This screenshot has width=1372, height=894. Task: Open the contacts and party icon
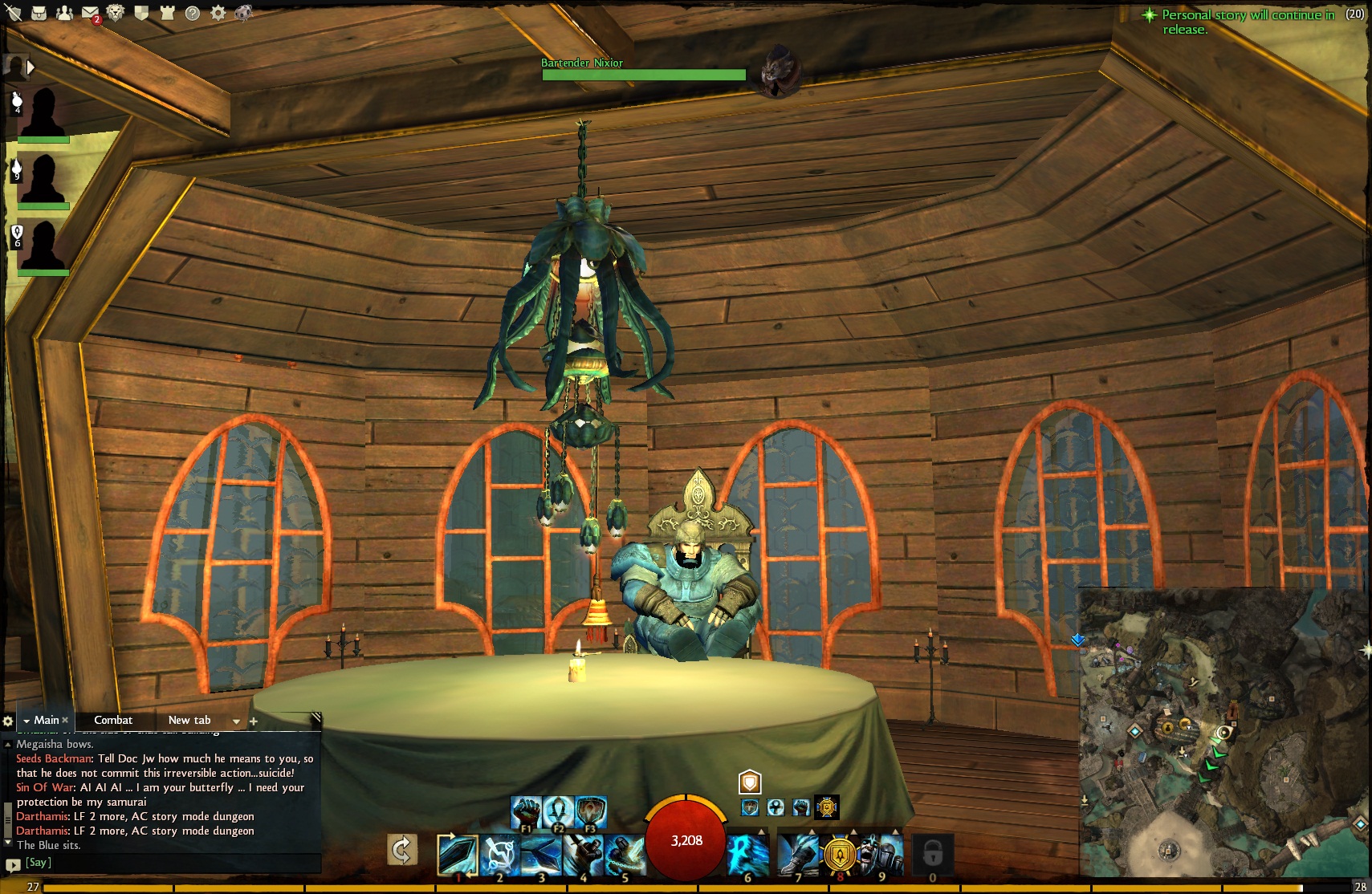64,13
